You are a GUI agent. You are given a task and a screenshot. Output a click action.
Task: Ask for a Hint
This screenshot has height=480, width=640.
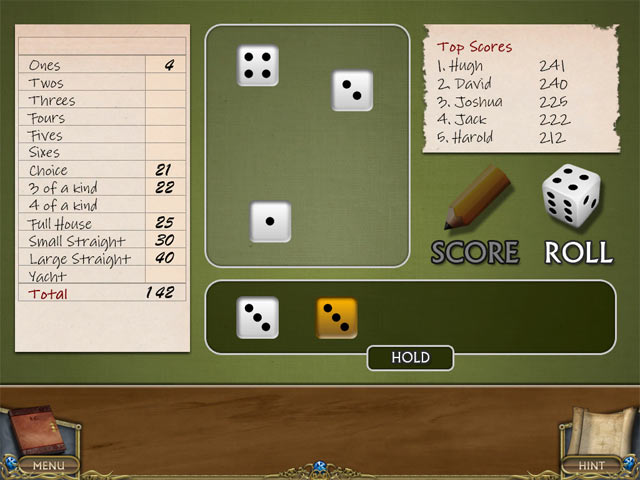[x=592, y=465]
